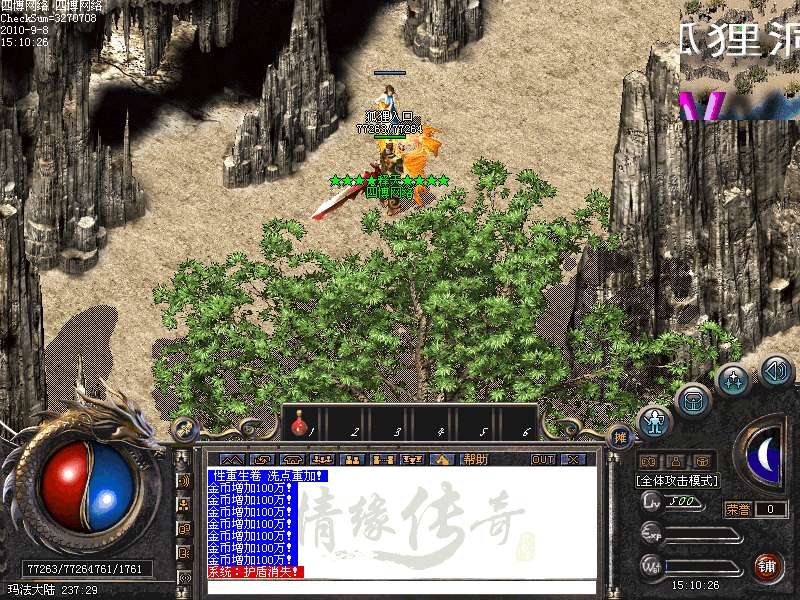
Task: Change the 全体攻击模式 attack mode
Action: [677, 480]
